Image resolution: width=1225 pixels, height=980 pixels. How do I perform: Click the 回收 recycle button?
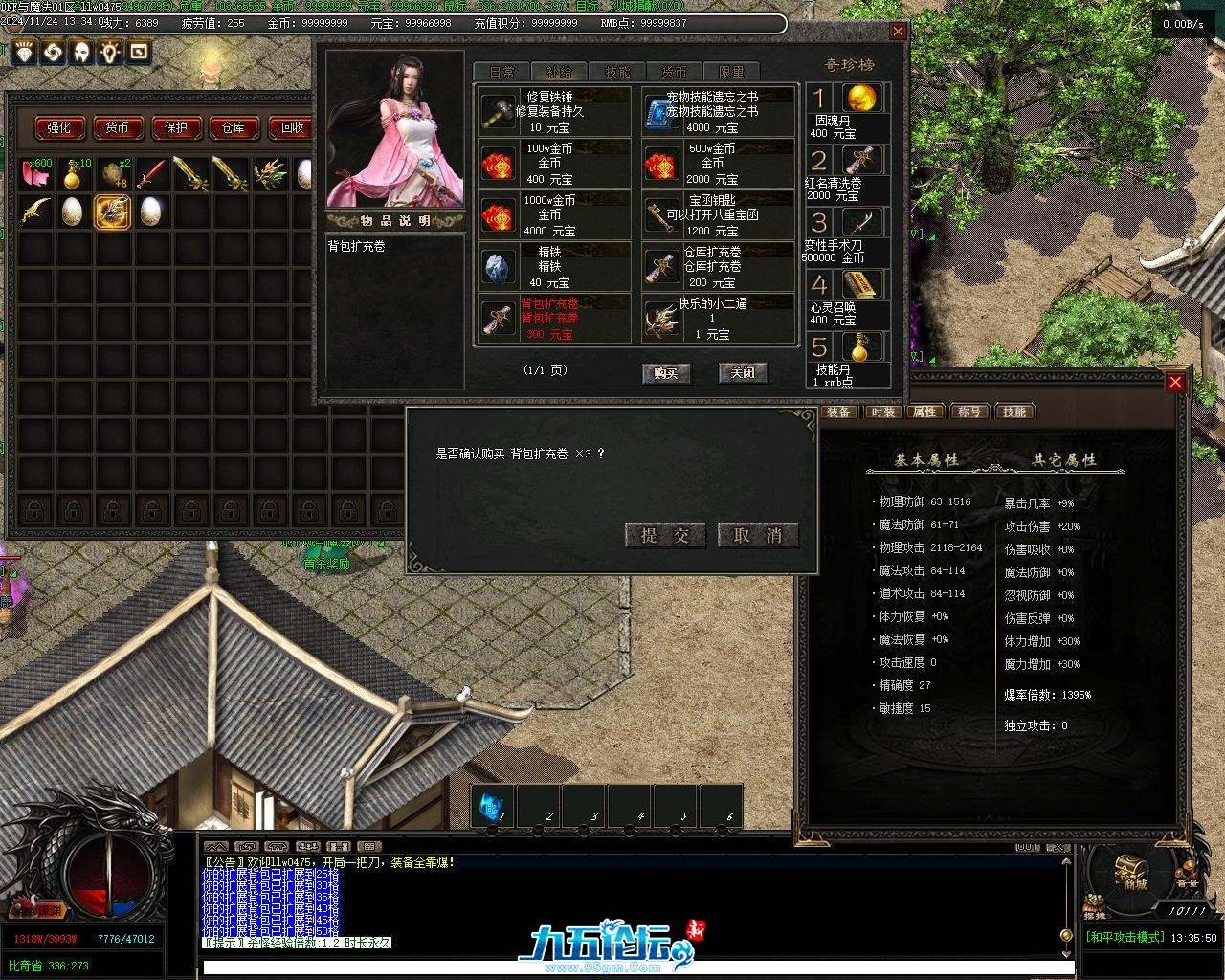(292, 127)
